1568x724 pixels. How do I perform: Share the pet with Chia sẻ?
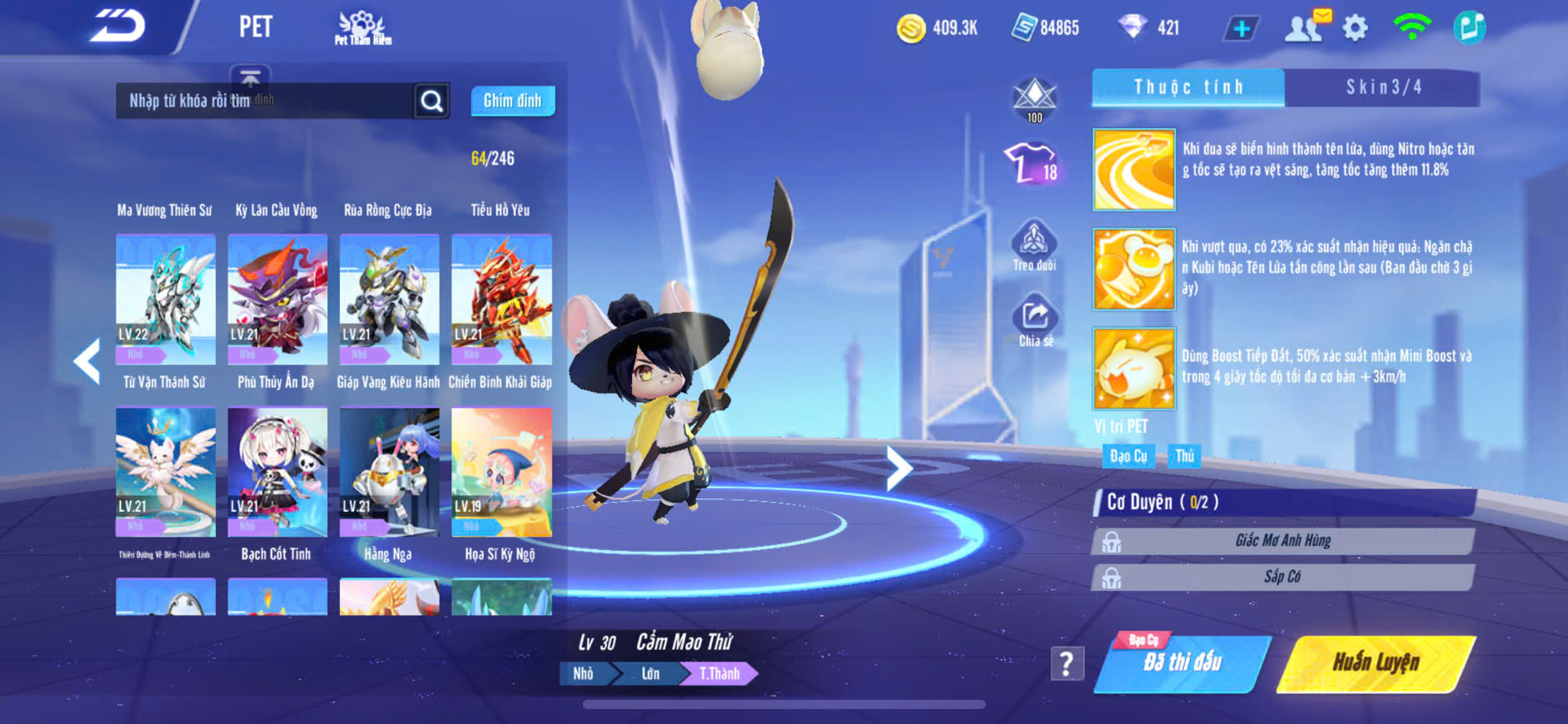tap(1035, 320)
